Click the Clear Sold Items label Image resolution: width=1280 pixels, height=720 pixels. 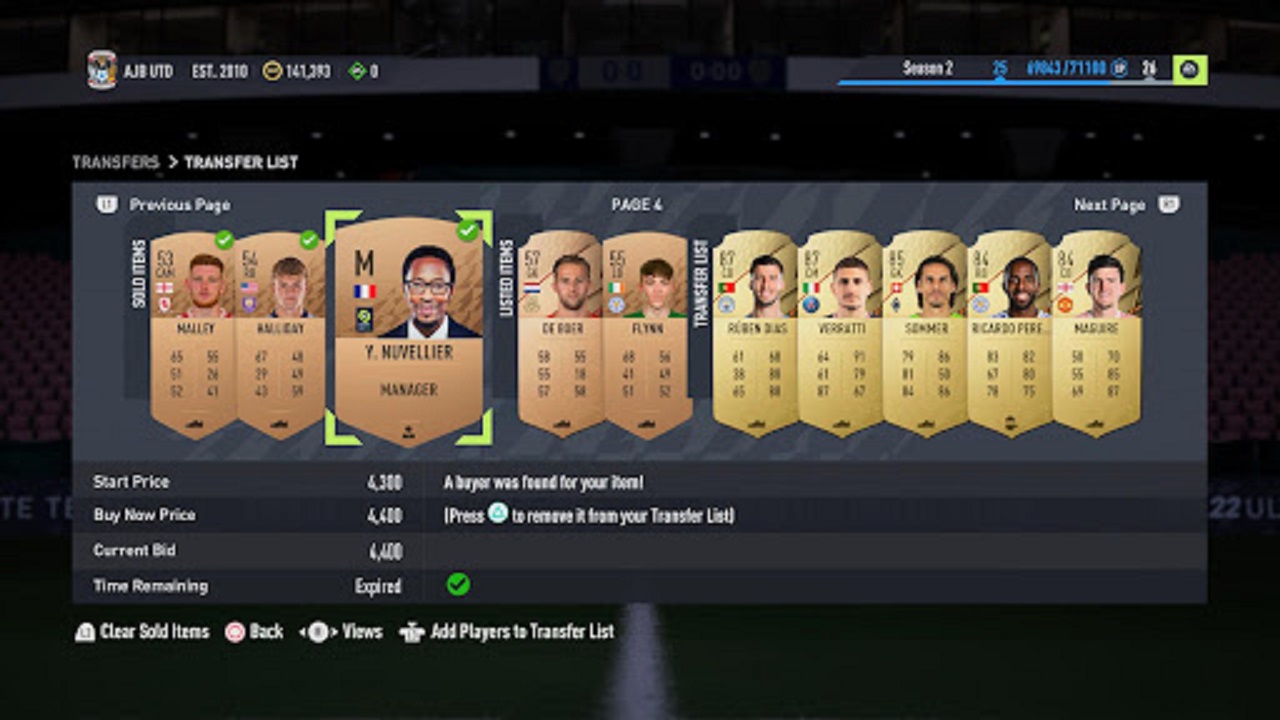point(155,632)
